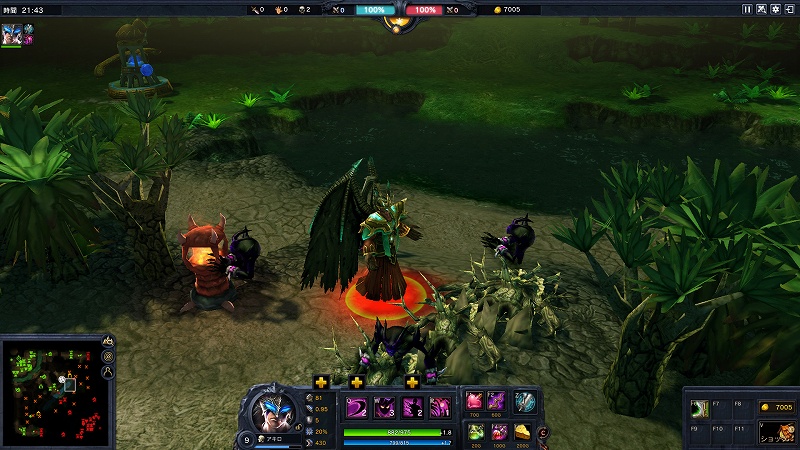800x450 pixels.
Task: Level up the Q ability with plus button
Action: (x=321, y=381)
